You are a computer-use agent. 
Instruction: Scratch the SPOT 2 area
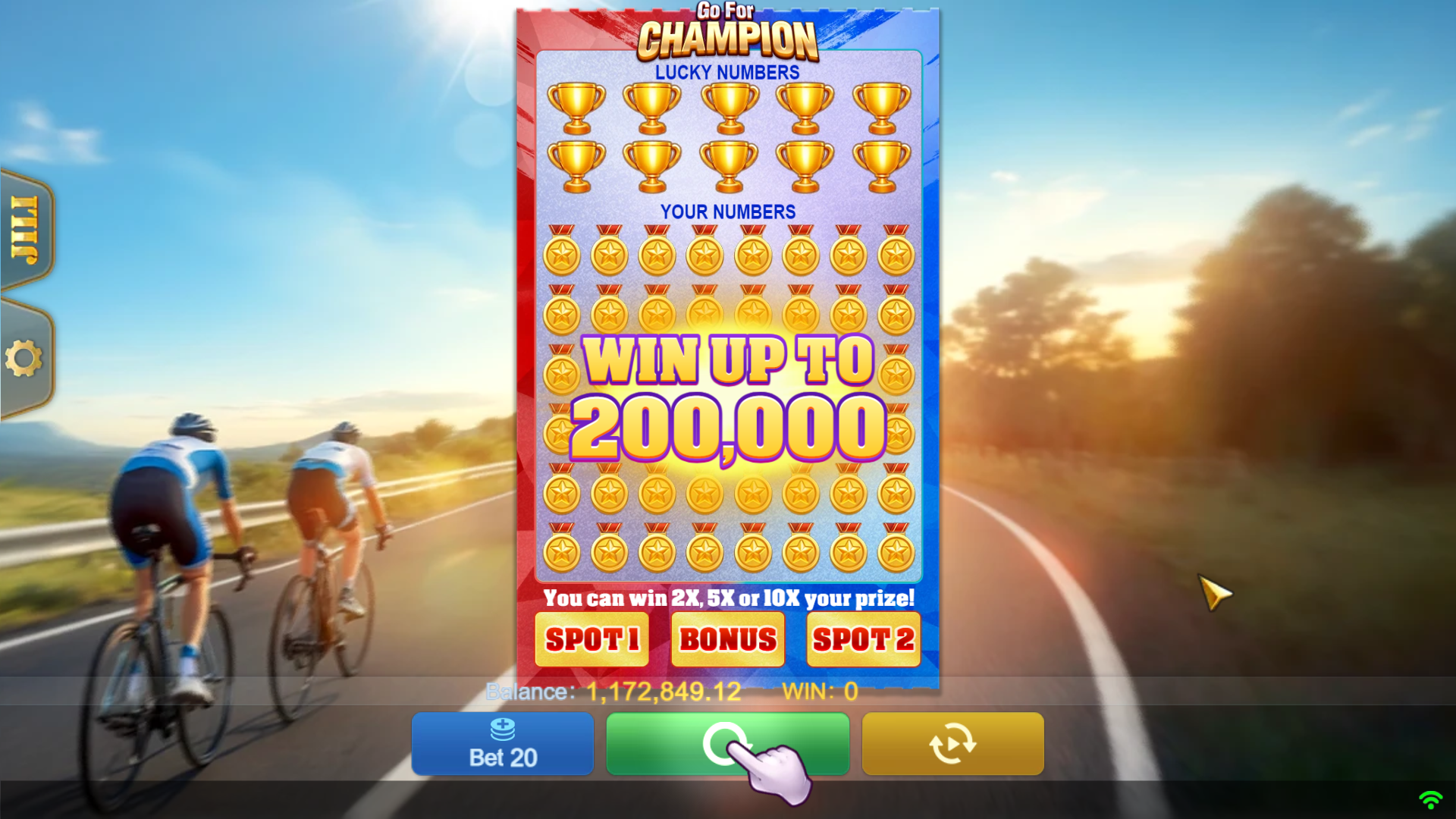863,639
